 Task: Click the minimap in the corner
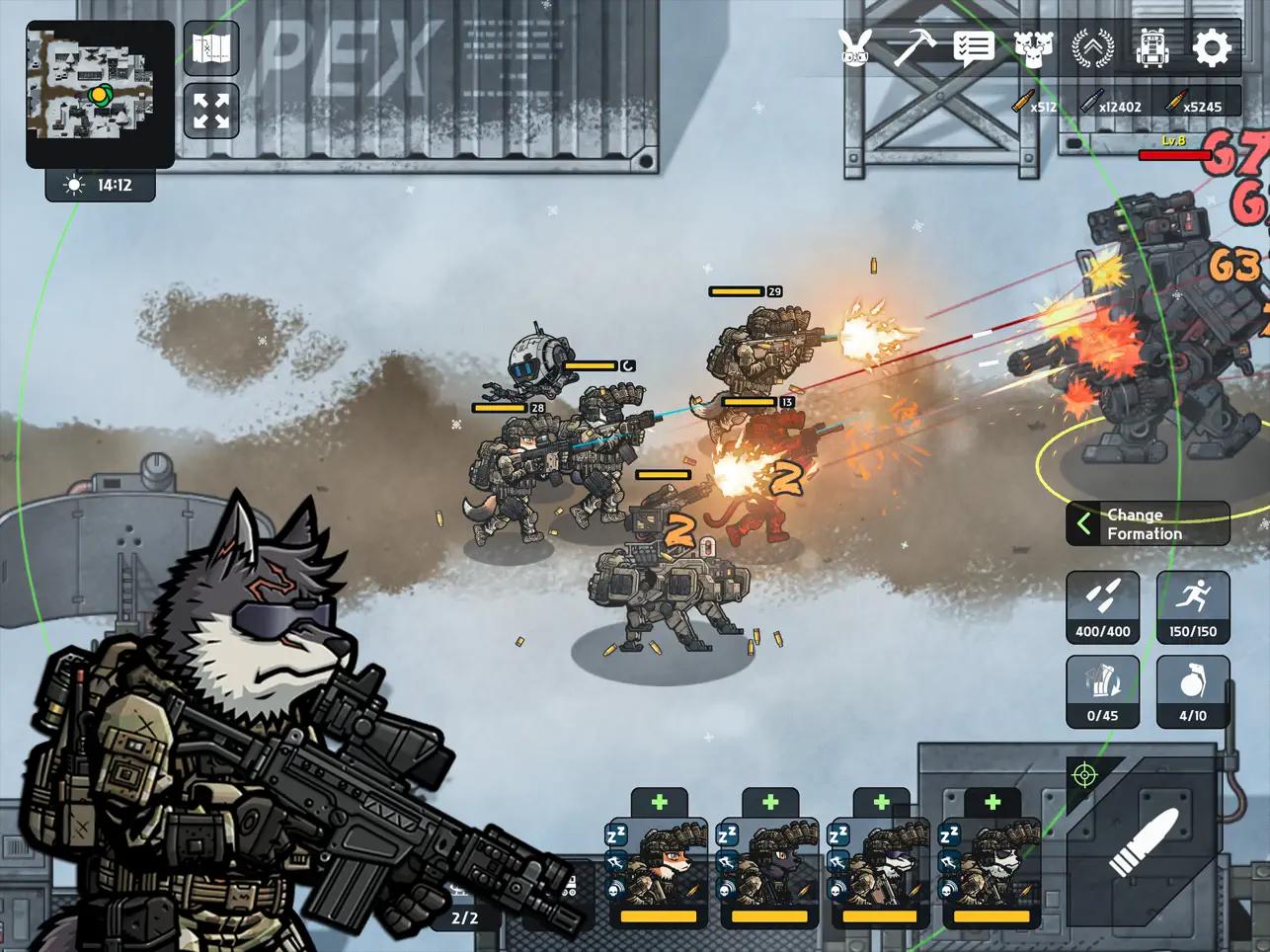click(99, 94)
